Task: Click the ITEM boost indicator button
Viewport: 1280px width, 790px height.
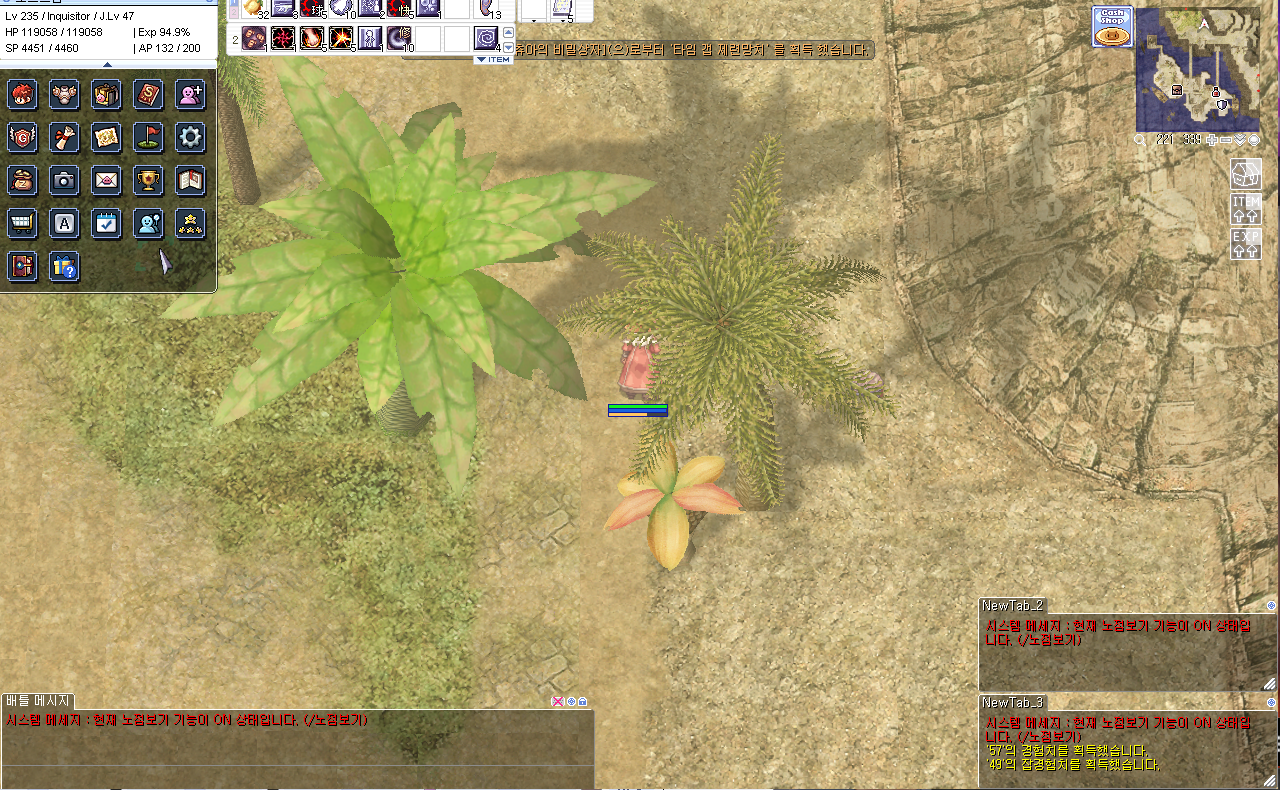Action: pos(1246,209)
